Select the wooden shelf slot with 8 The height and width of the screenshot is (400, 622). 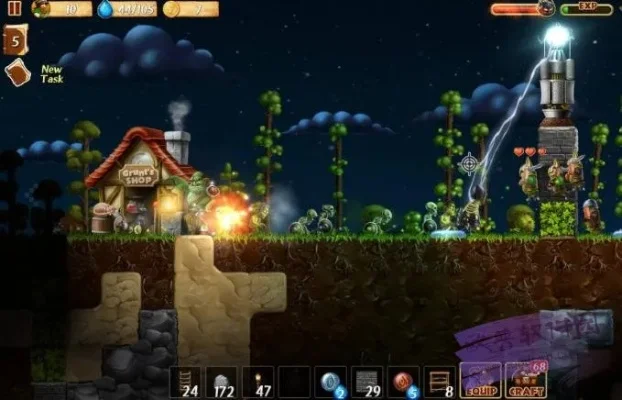pos(438,382)
